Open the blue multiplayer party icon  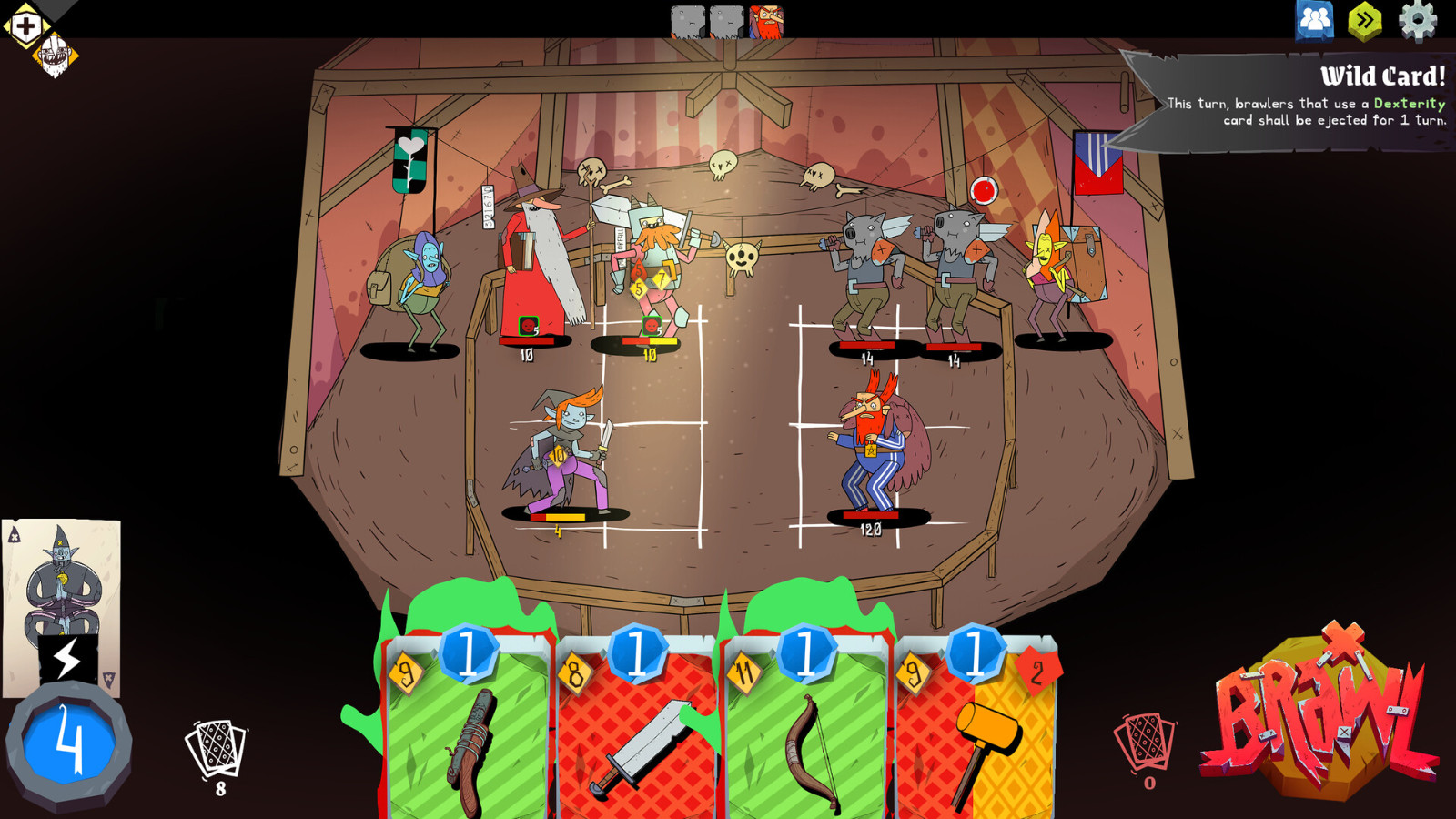(1312, 16)
